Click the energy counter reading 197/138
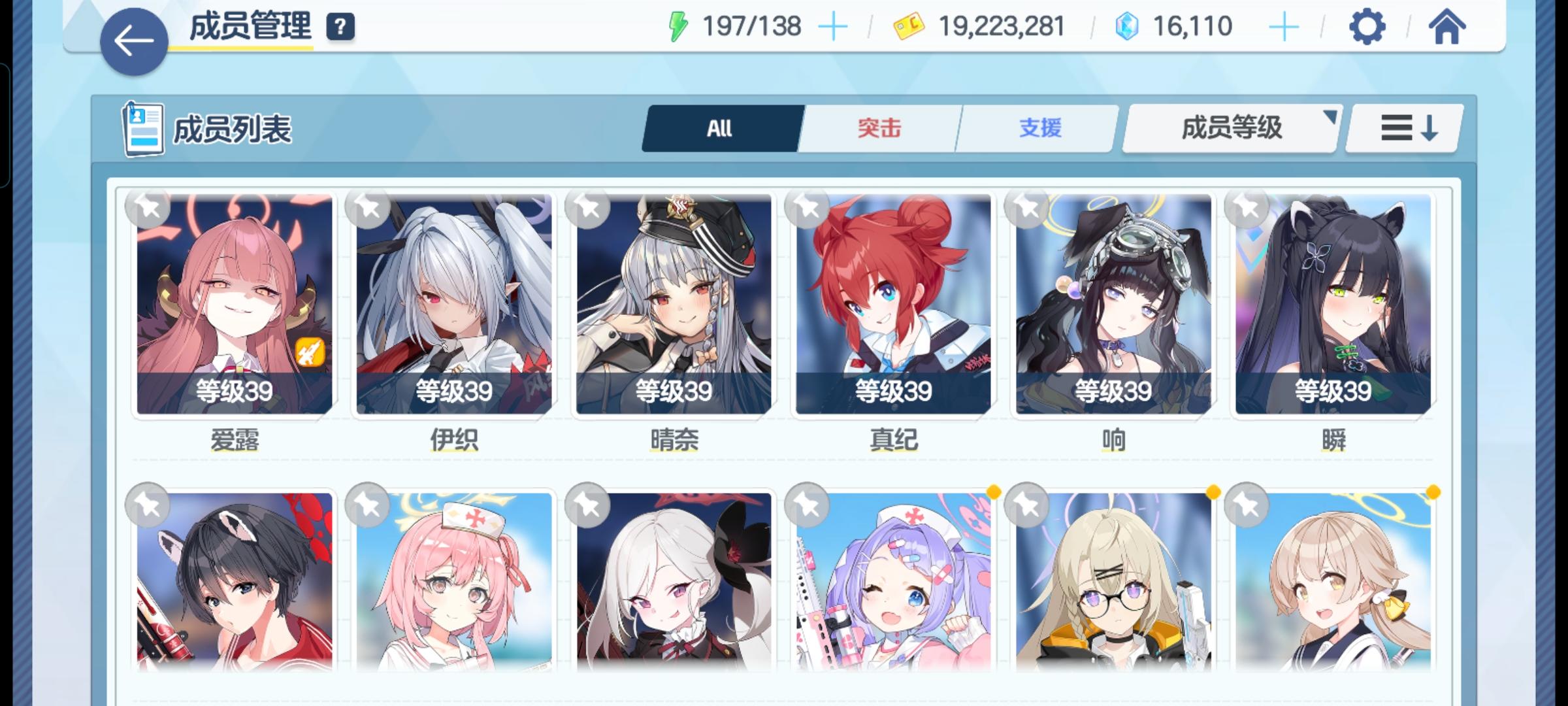 tap(750, 26)
